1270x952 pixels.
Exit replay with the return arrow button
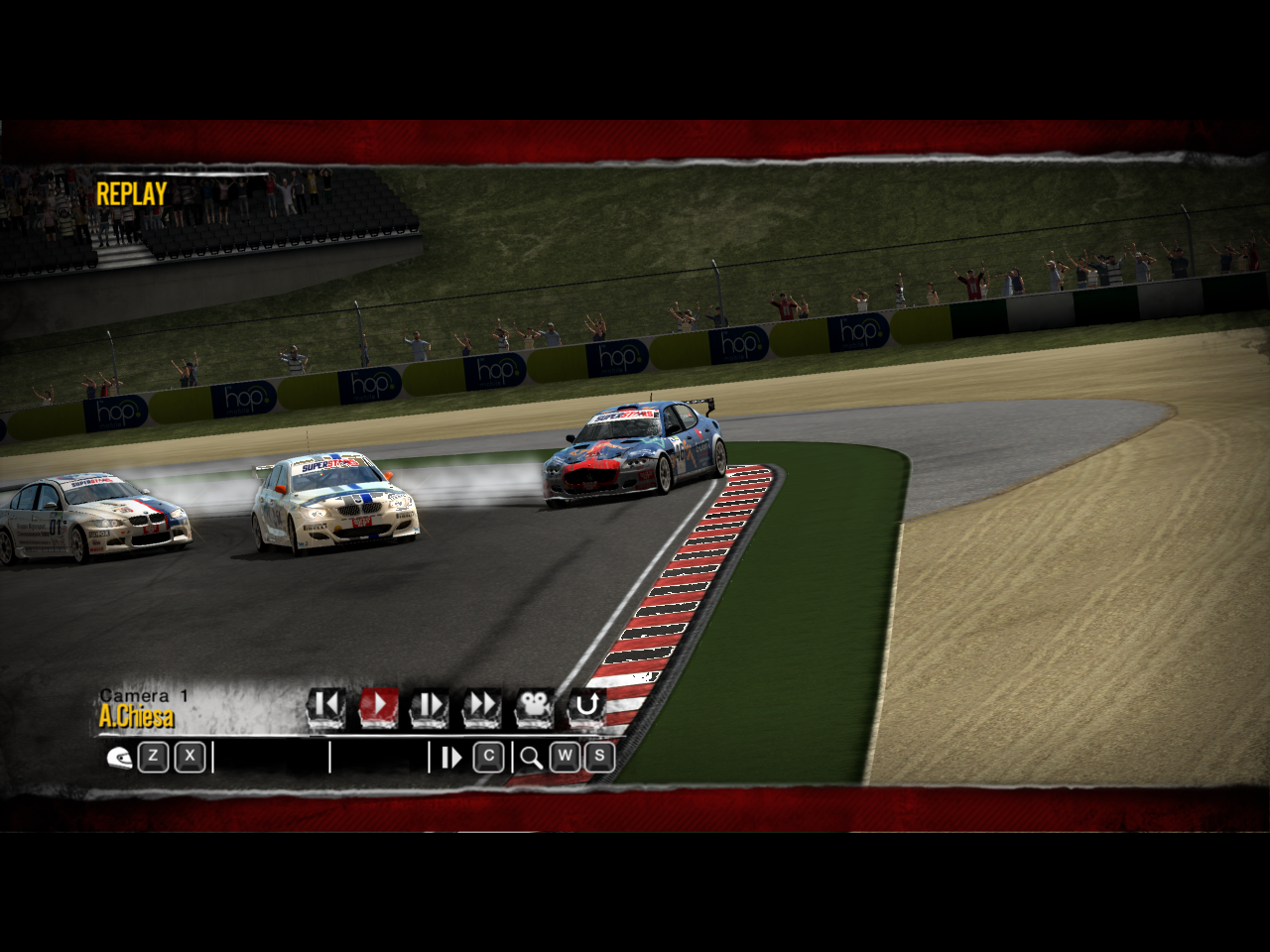[586, 706]
